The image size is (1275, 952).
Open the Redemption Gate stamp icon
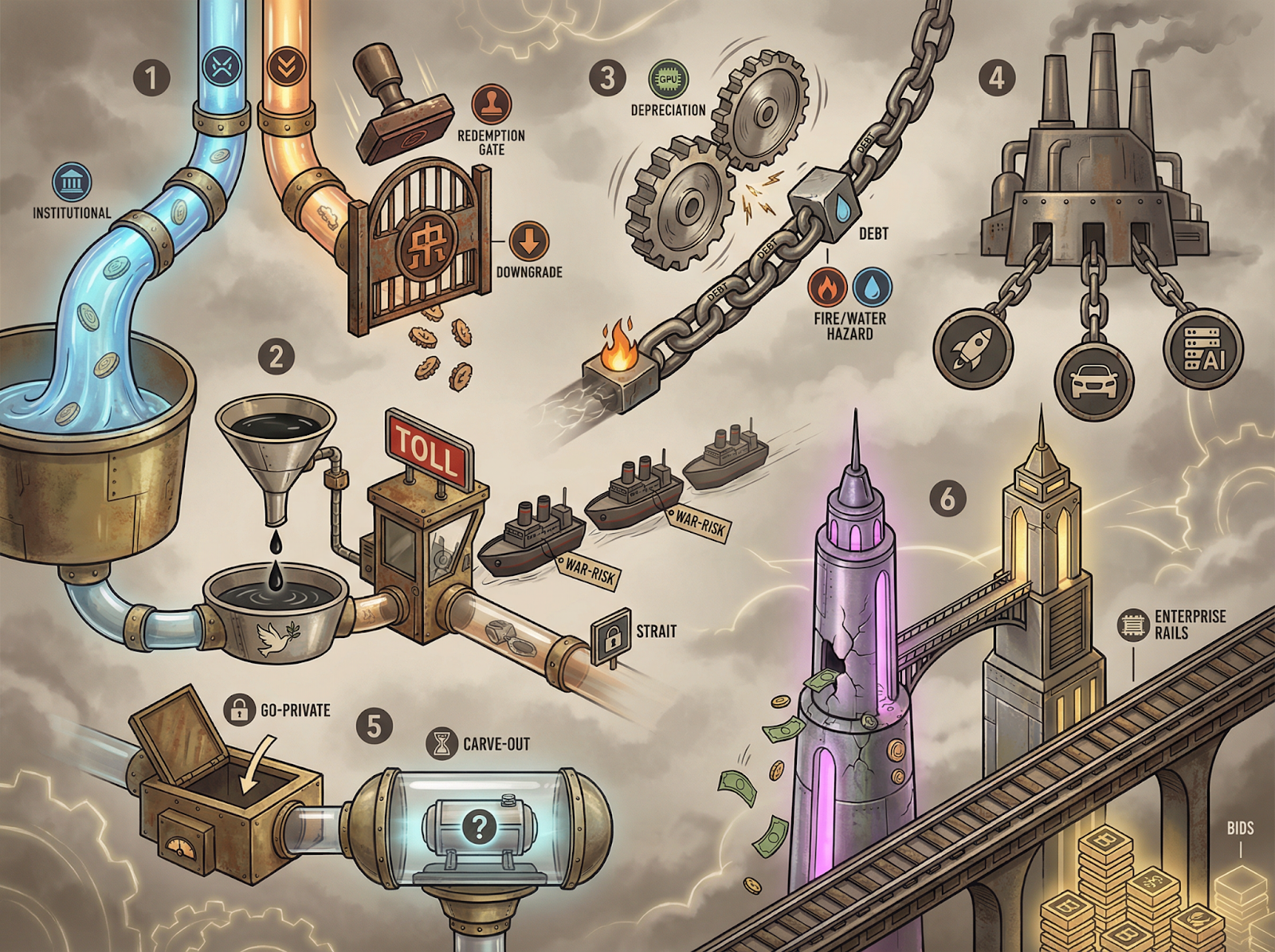point(491,104)
